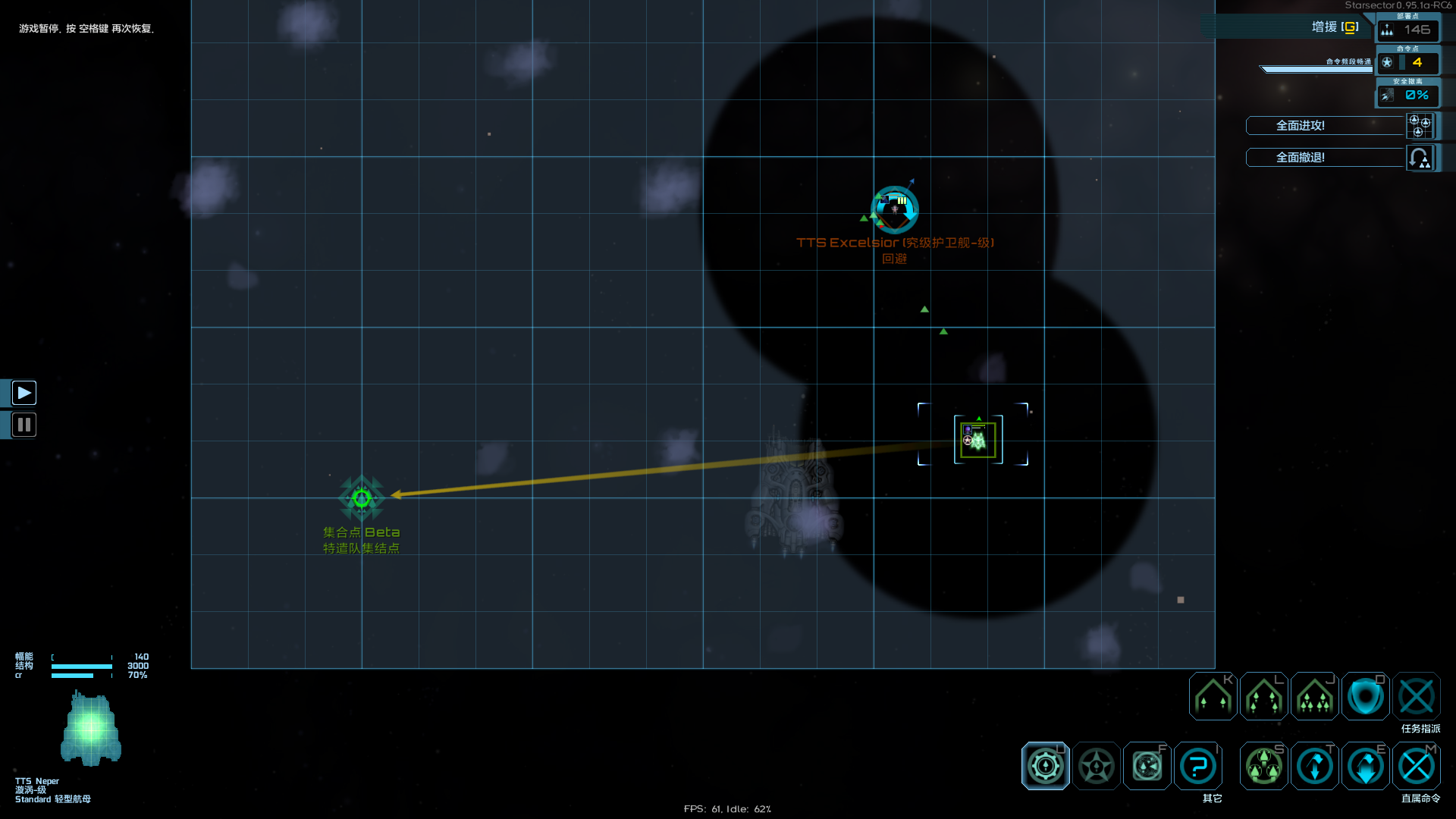Click the Search and Destroy question-mark icon

(1197, 766)
